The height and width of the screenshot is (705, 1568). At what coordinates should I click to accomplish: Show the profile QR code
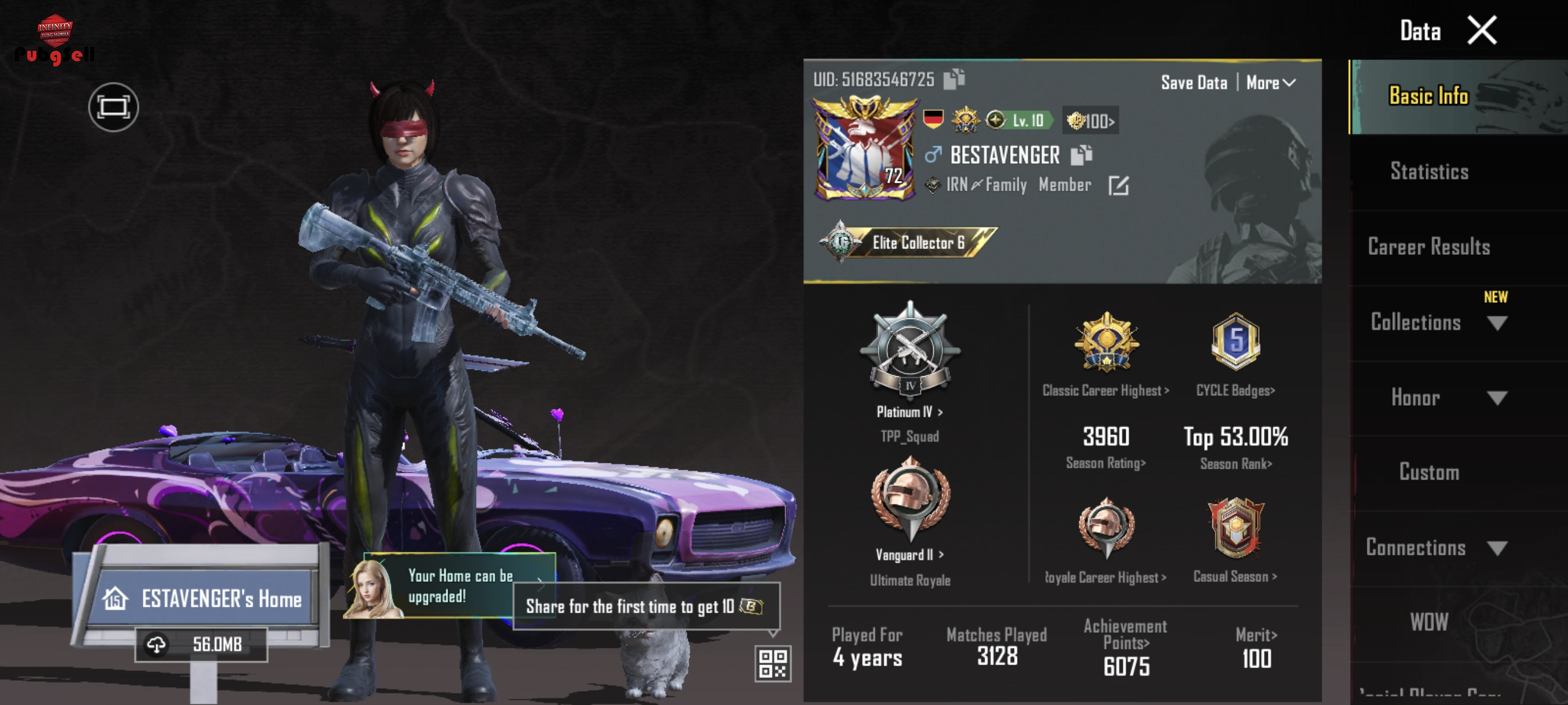[773, 663]
